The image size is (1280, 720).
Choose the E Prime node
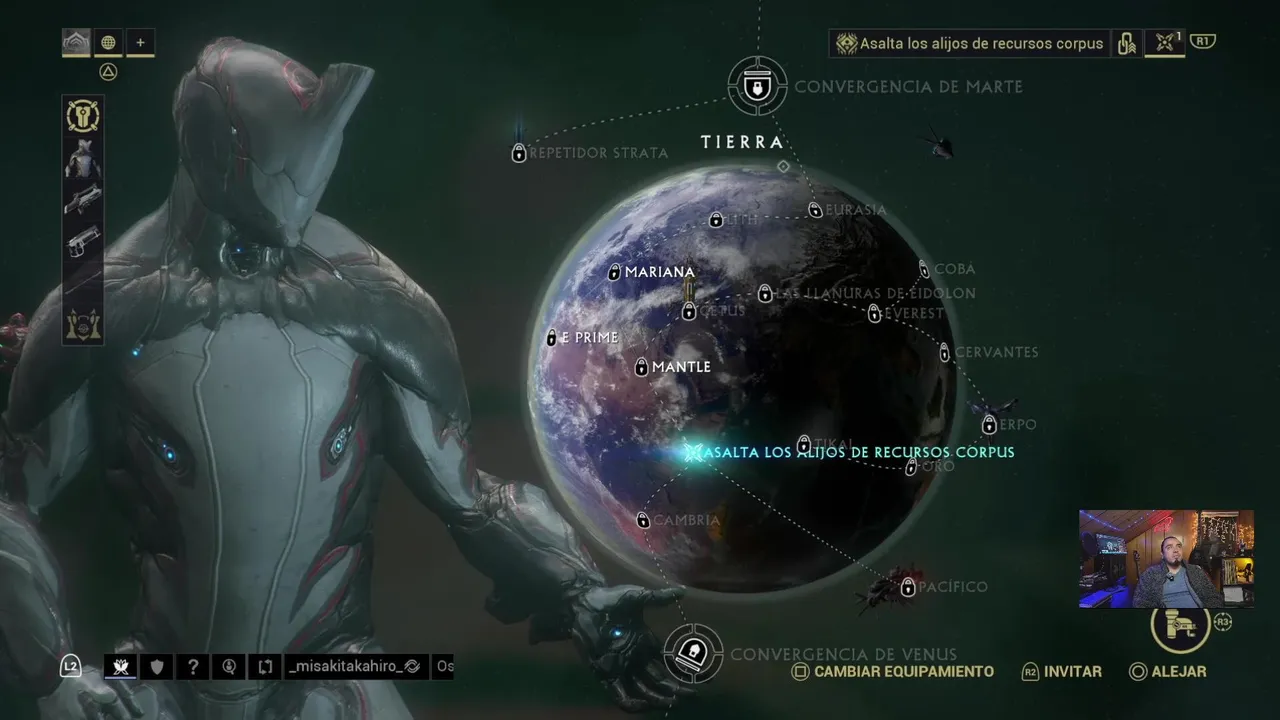click(x=552, y=338)
